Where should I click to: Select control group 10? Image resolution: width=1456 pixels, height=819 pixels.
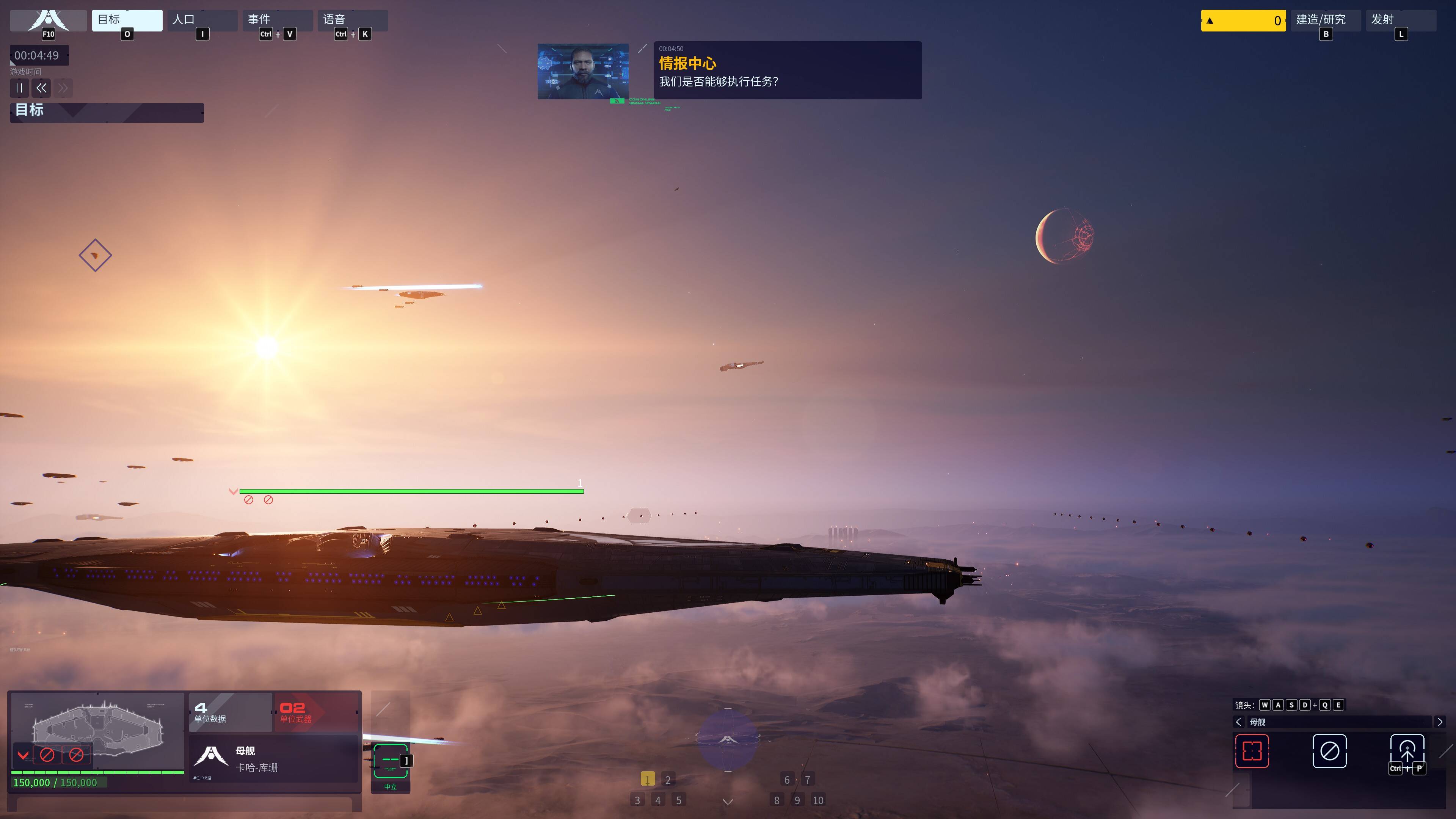[817, 800]
